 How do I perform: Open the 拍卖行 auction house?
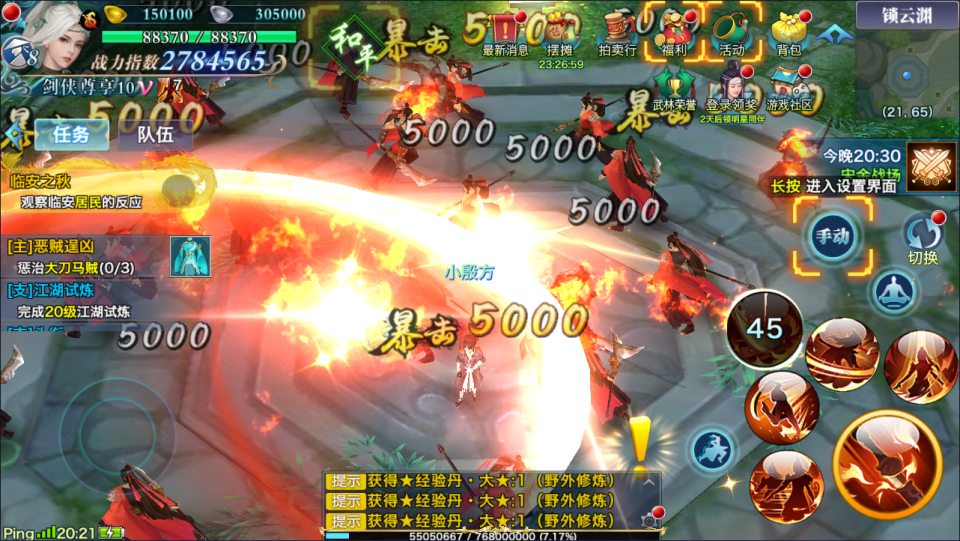click(618, 31)
